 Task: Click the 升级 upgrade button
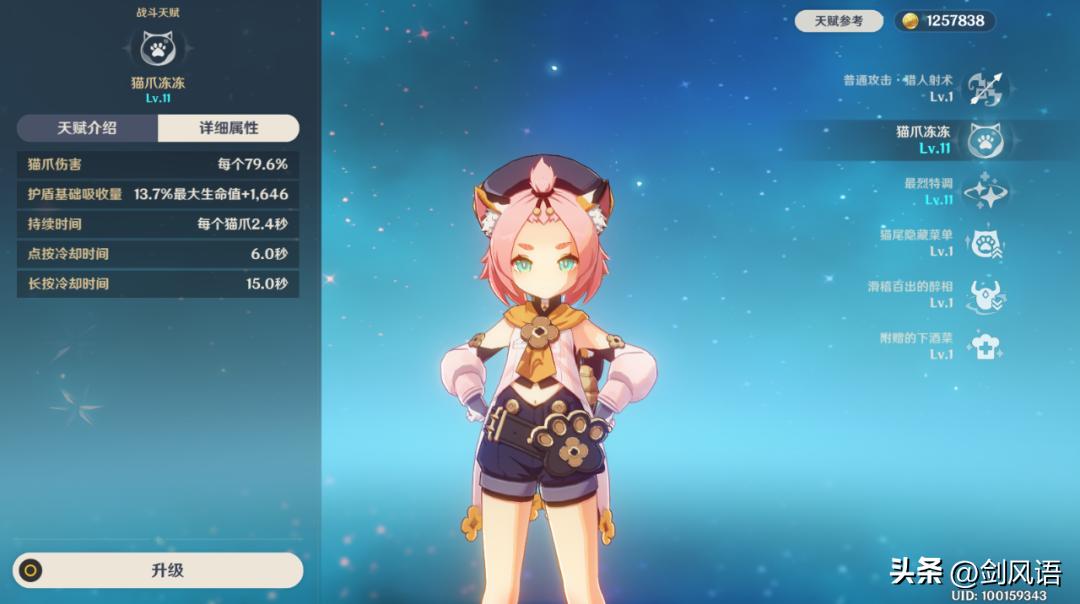click(x=158, y=570)
